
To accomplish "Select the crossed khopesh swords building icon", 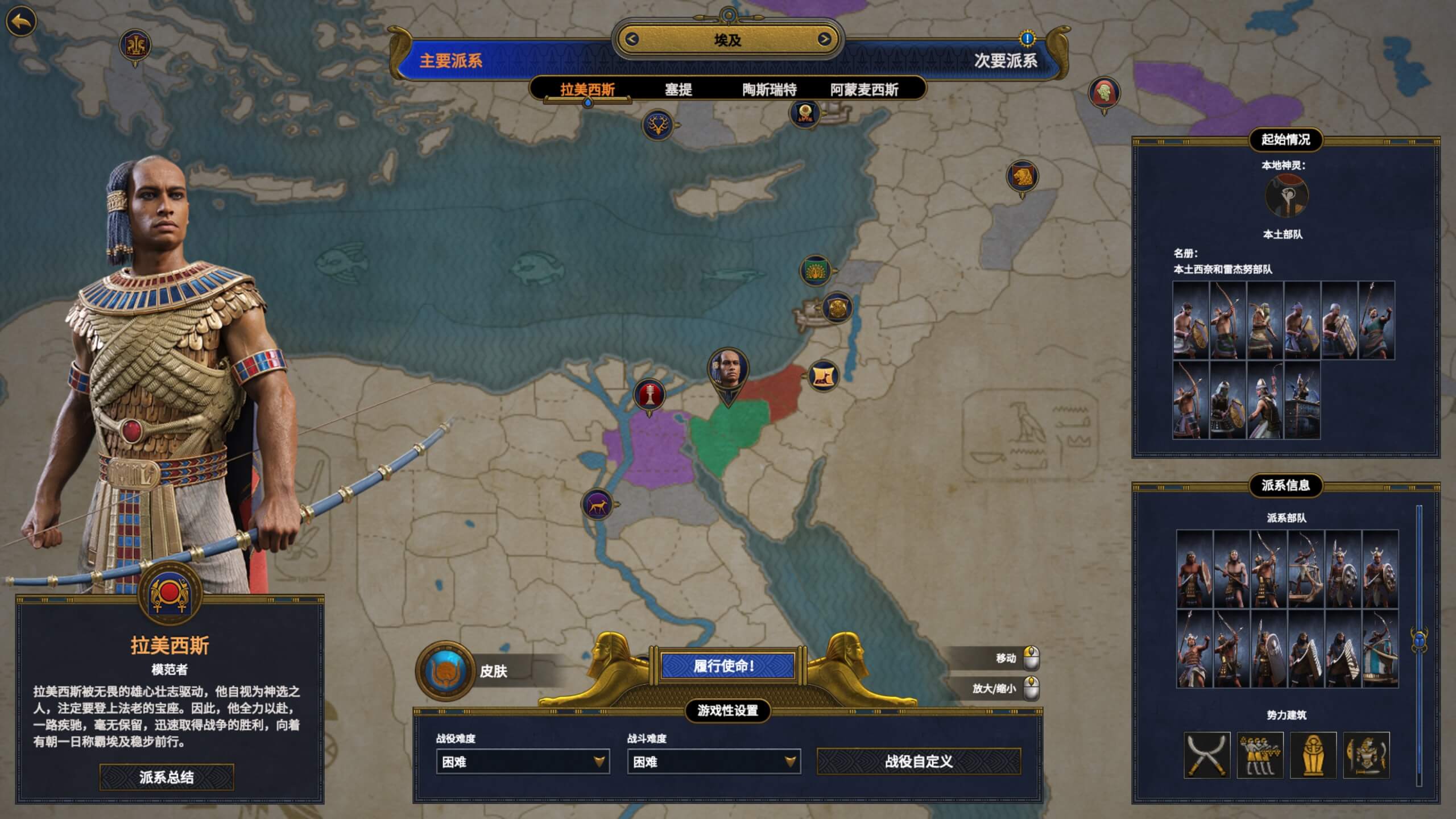I will pos(1207,755).
